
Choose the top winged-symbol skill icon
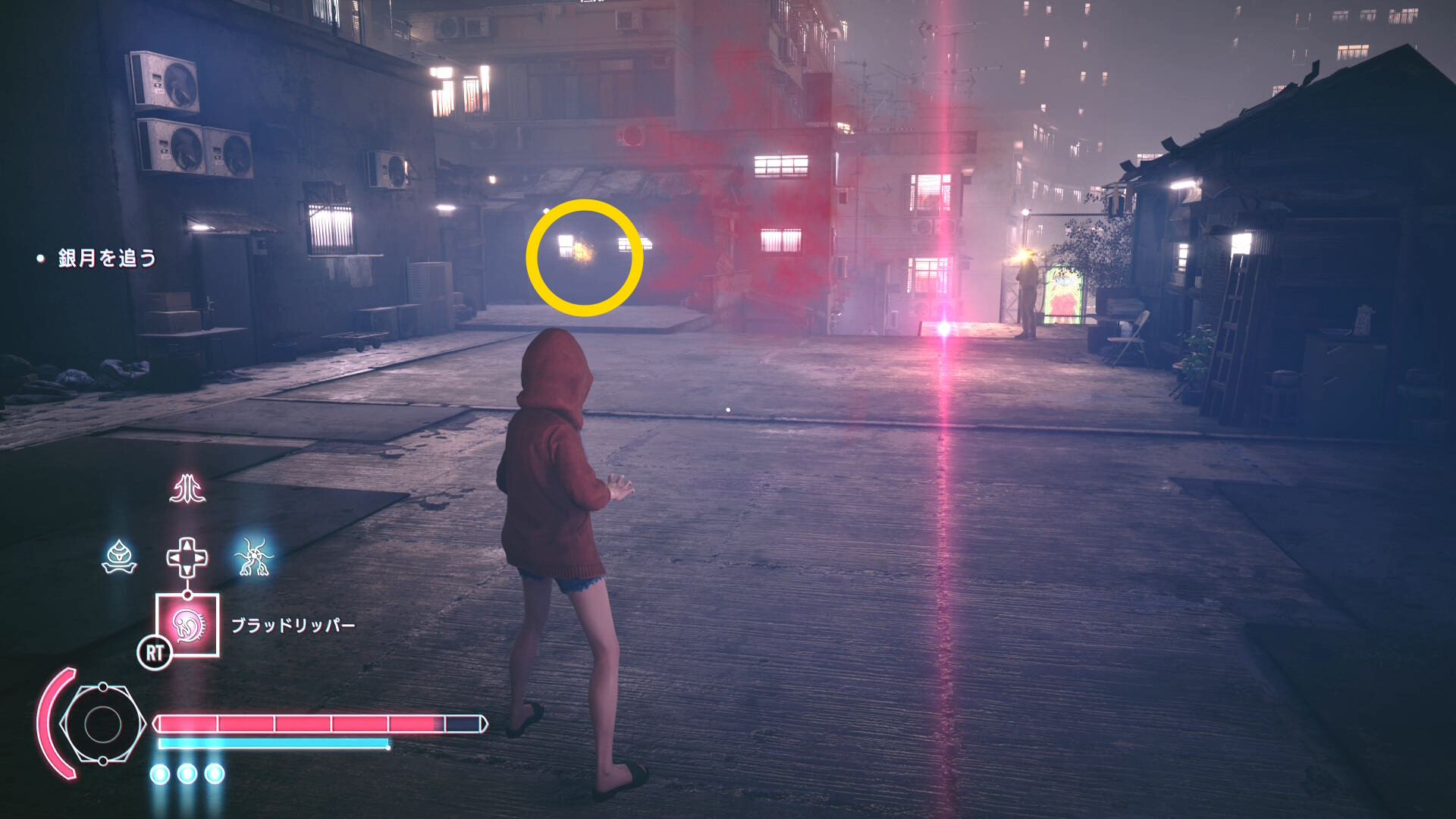click(187, 489)
